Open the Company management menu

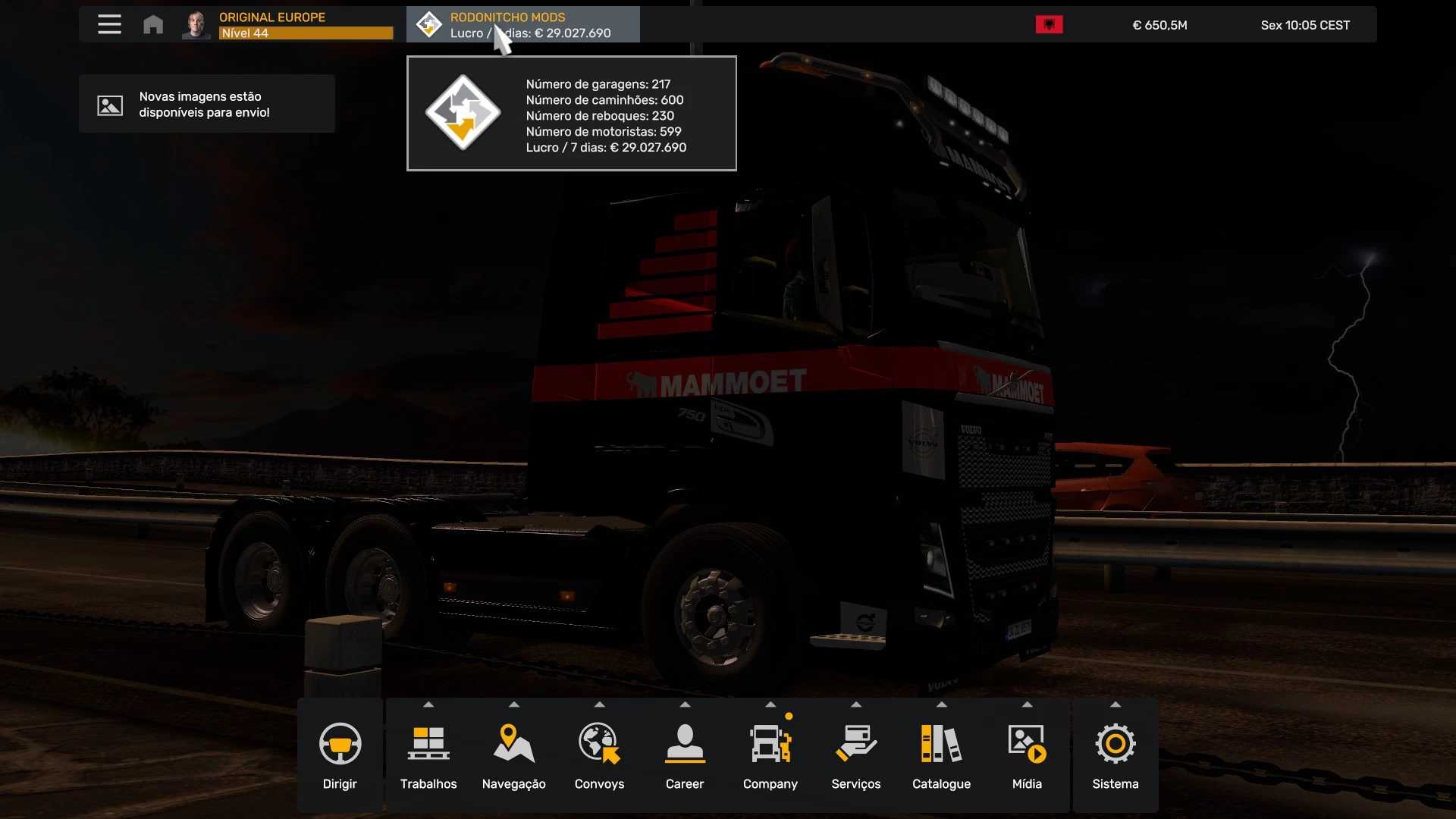[x=770, y=755]
